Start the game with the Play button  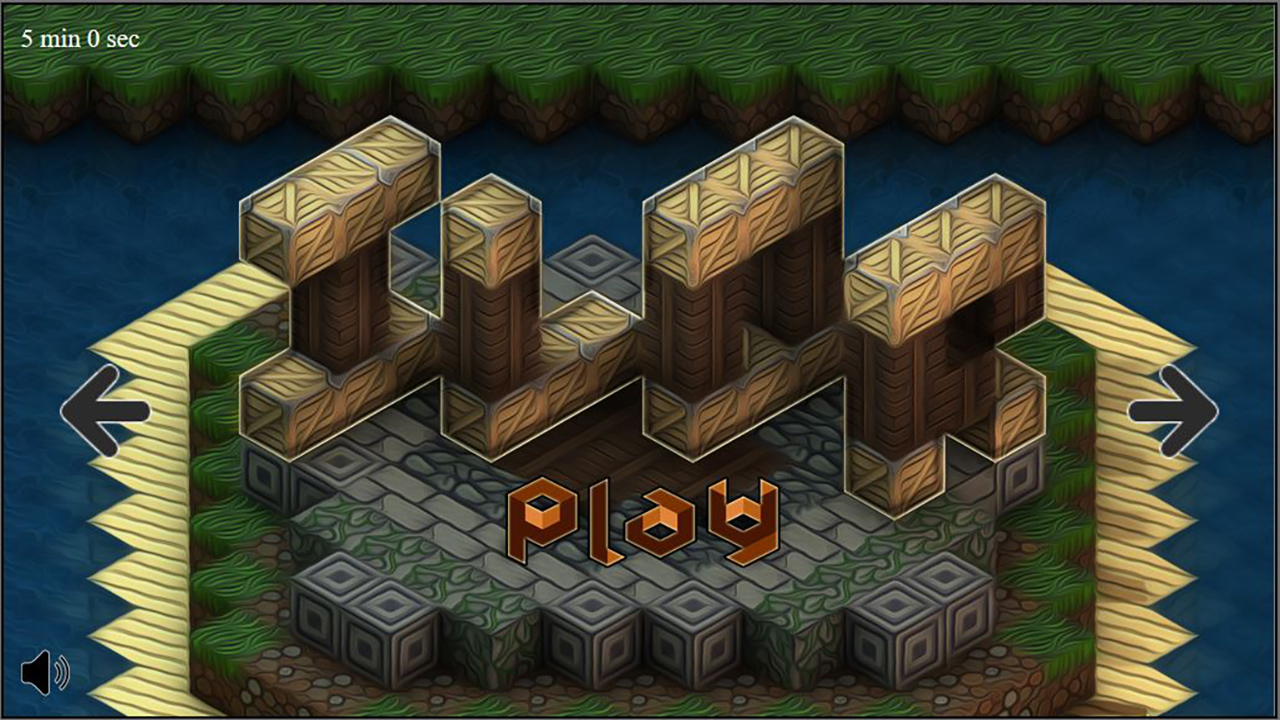pyautogui.click(x=643, y=521)
